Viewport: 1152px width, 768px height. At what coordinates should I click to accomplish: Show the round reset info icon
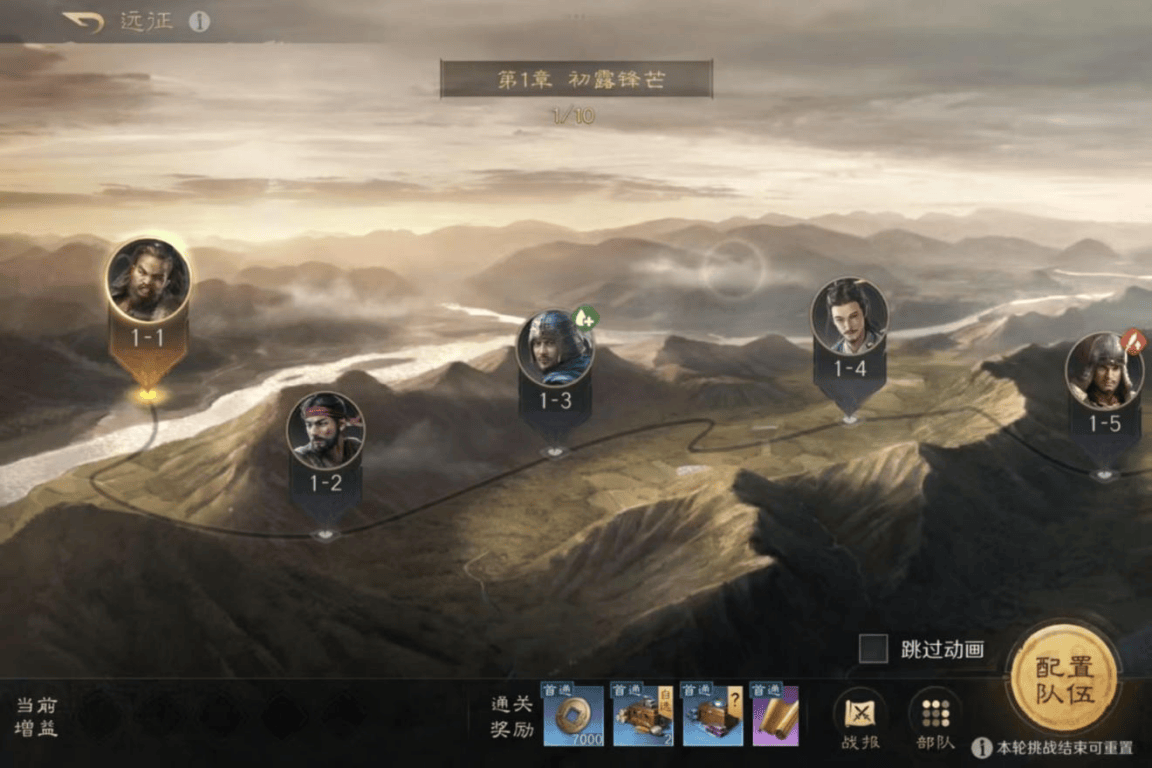[981, 748]
